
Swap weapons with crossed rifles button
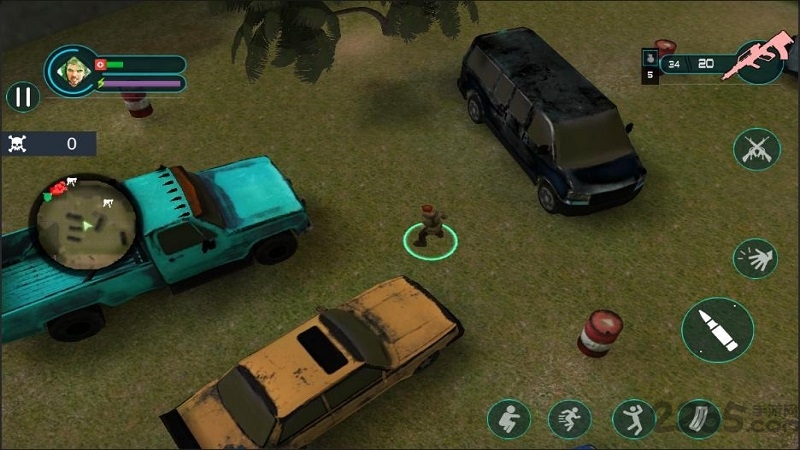click(756, 150)
